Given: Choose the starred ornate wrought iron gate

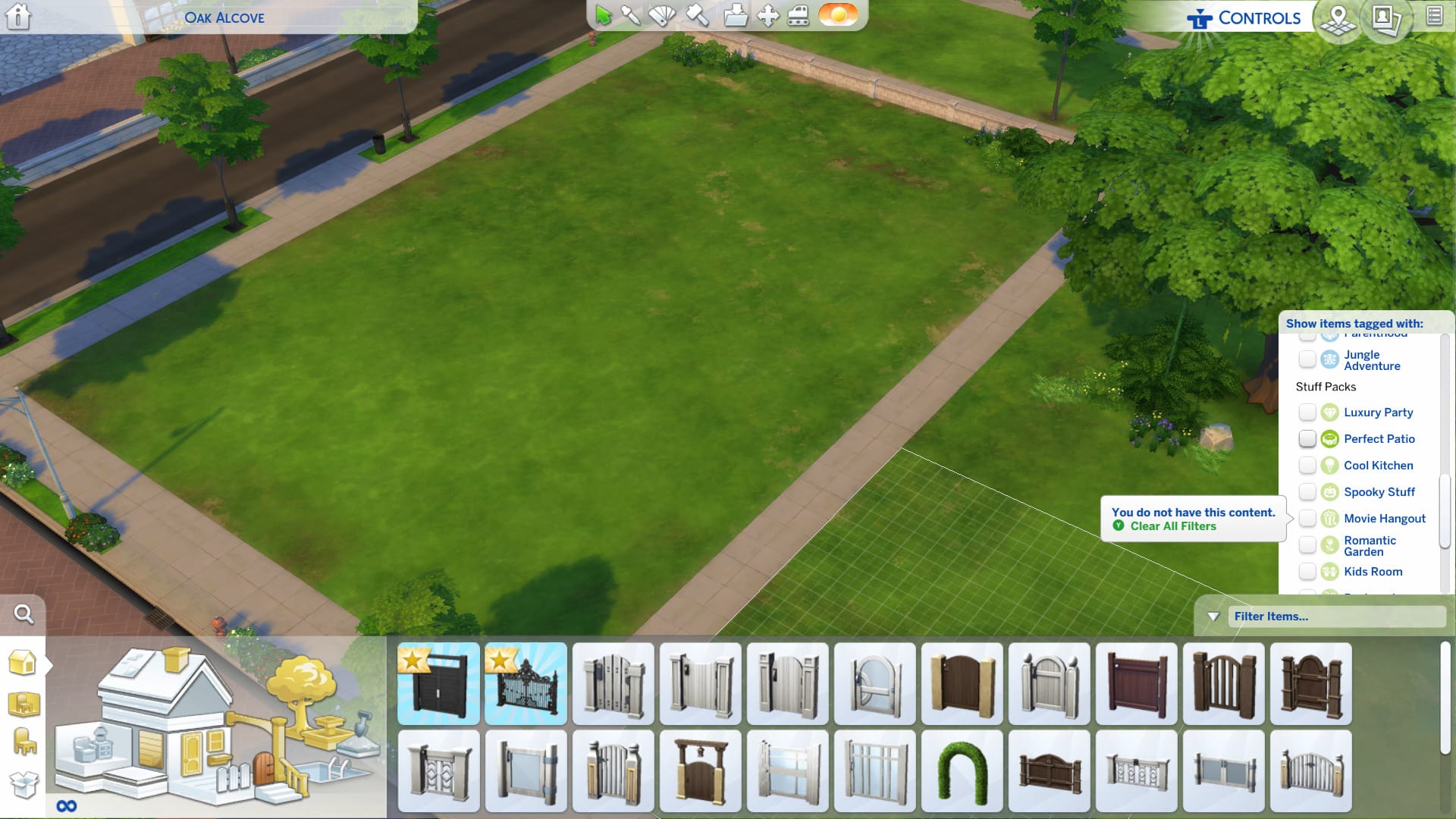Looking at the screenshot, I should (x=526, y=684).
